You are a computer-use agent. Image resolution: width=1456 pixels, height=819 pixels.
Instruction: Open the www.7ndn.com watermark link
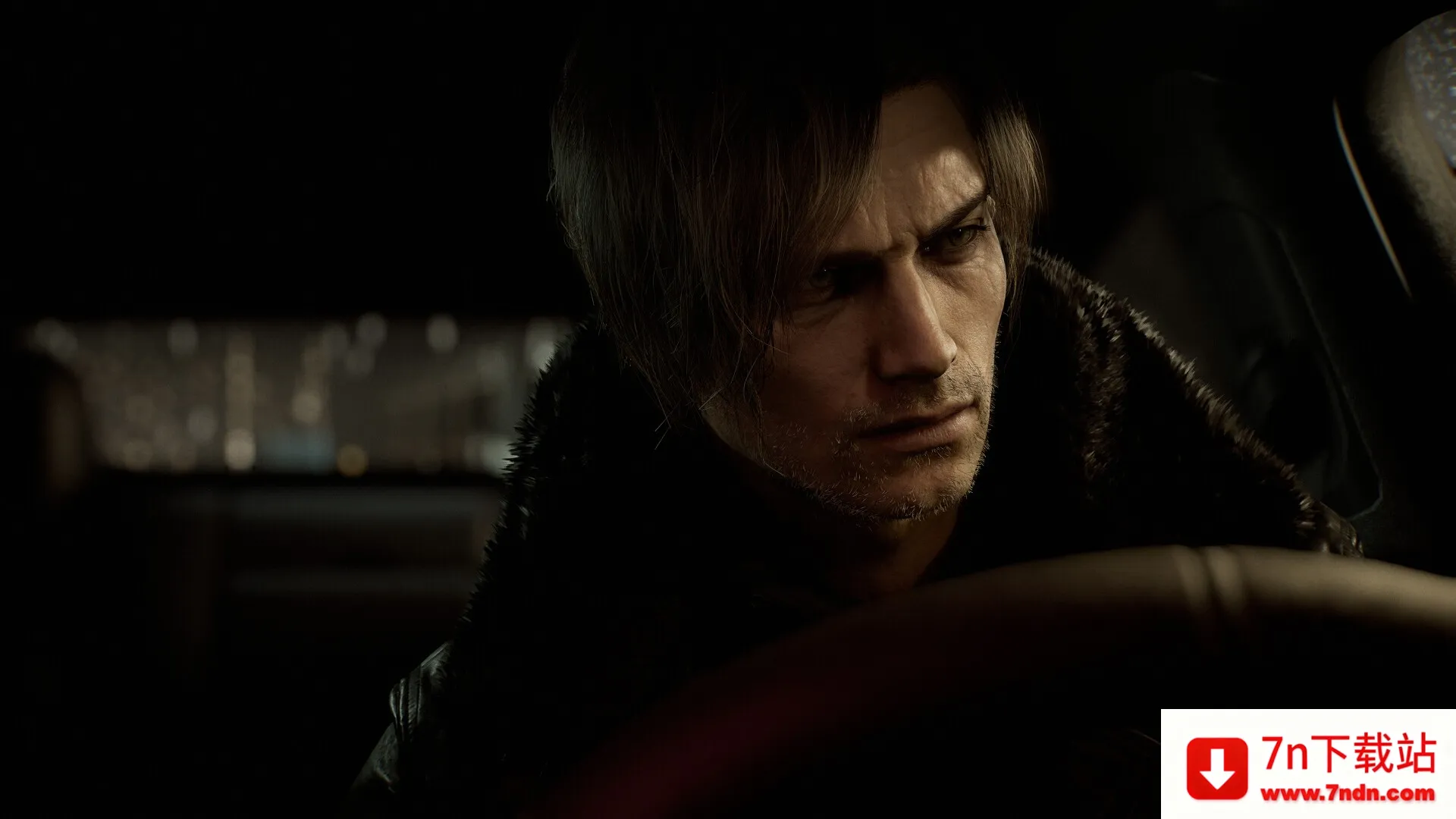coord(1348,794)
